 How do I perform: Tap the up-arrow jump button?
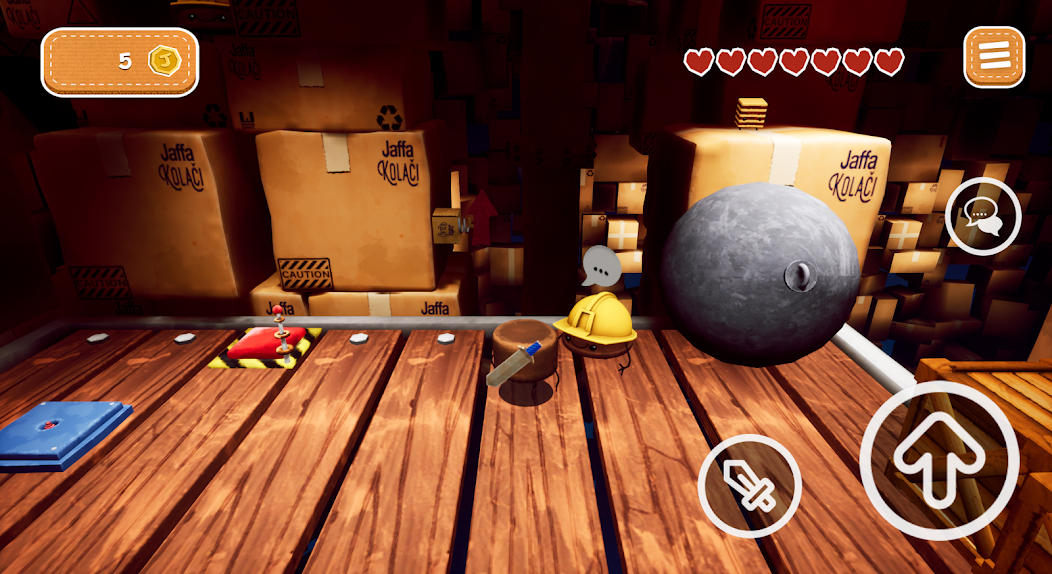[939, 460]
